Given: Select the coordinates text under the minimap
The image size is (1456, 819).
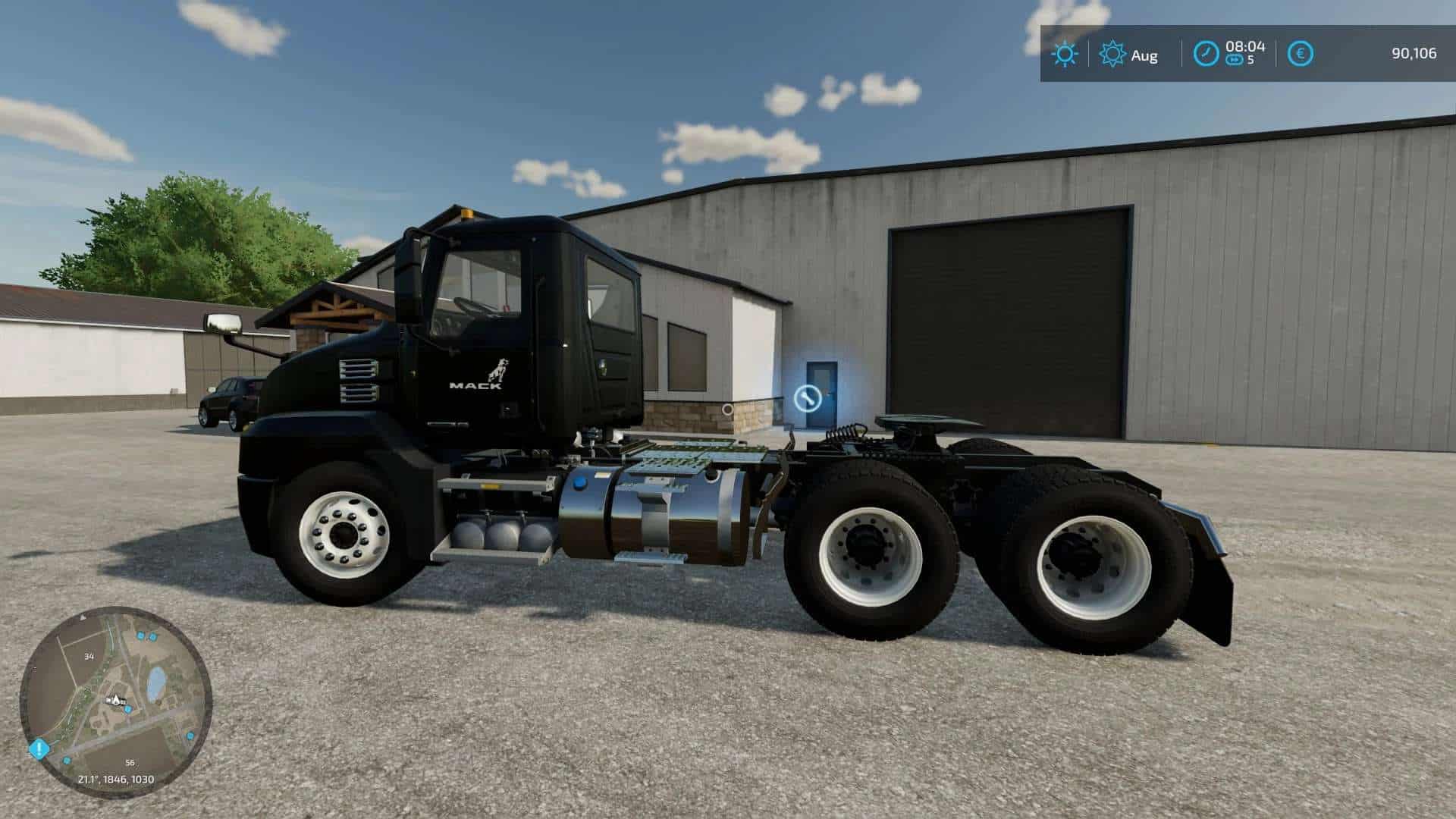Looking at the screenshot, I should (116, 778).
